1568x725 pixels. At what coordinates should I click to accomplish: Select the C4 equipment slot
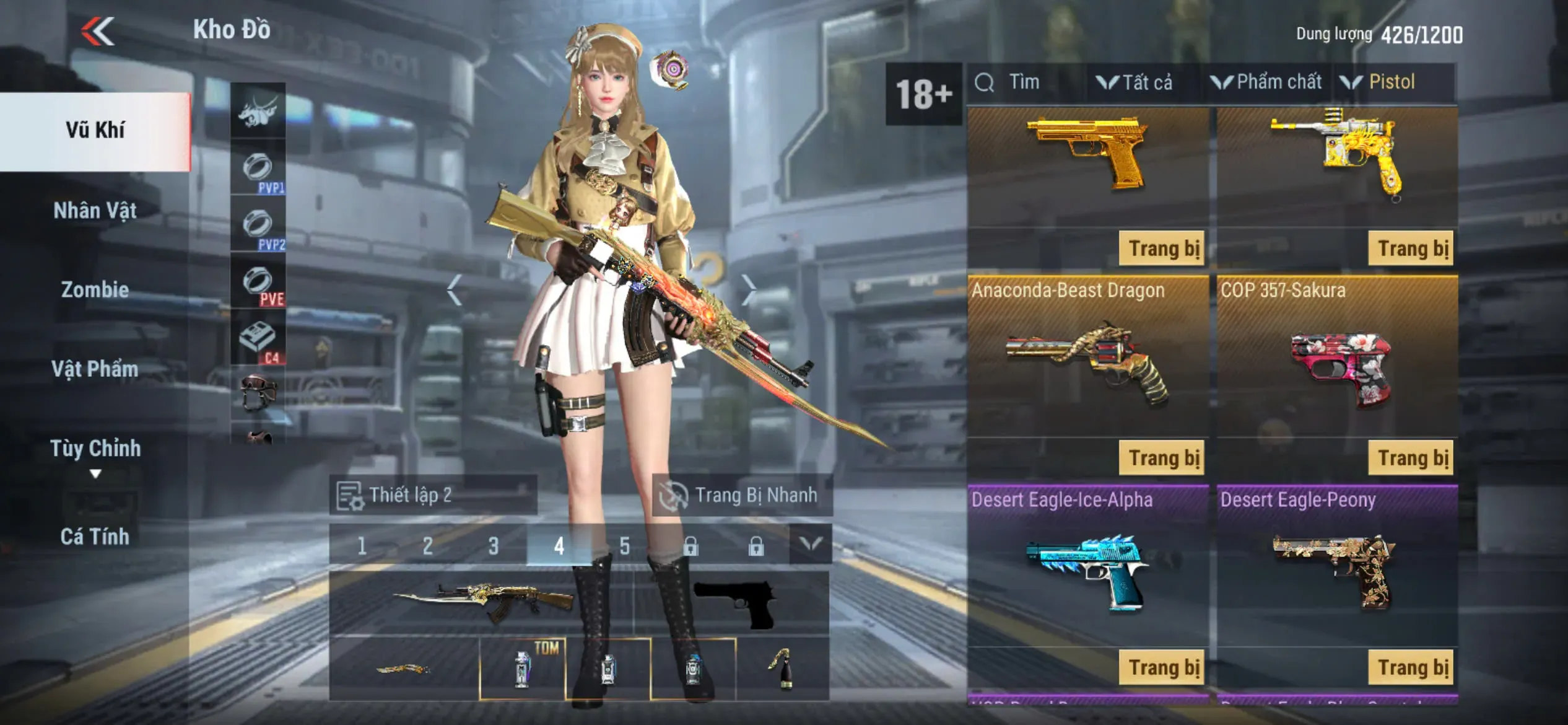[x=258, y=340]
